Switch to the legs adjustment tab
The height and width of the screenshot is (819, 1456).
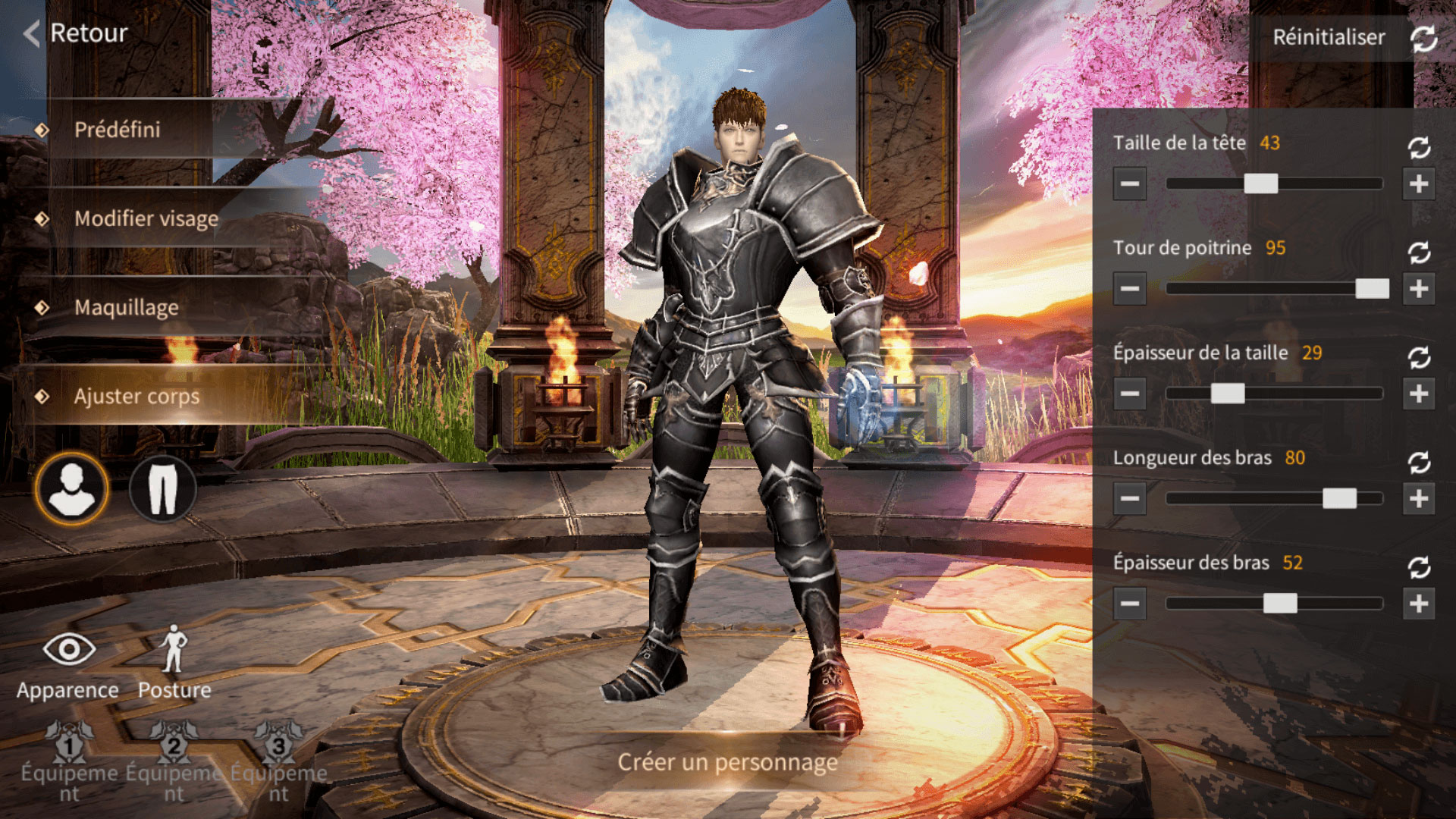(162, 489)
